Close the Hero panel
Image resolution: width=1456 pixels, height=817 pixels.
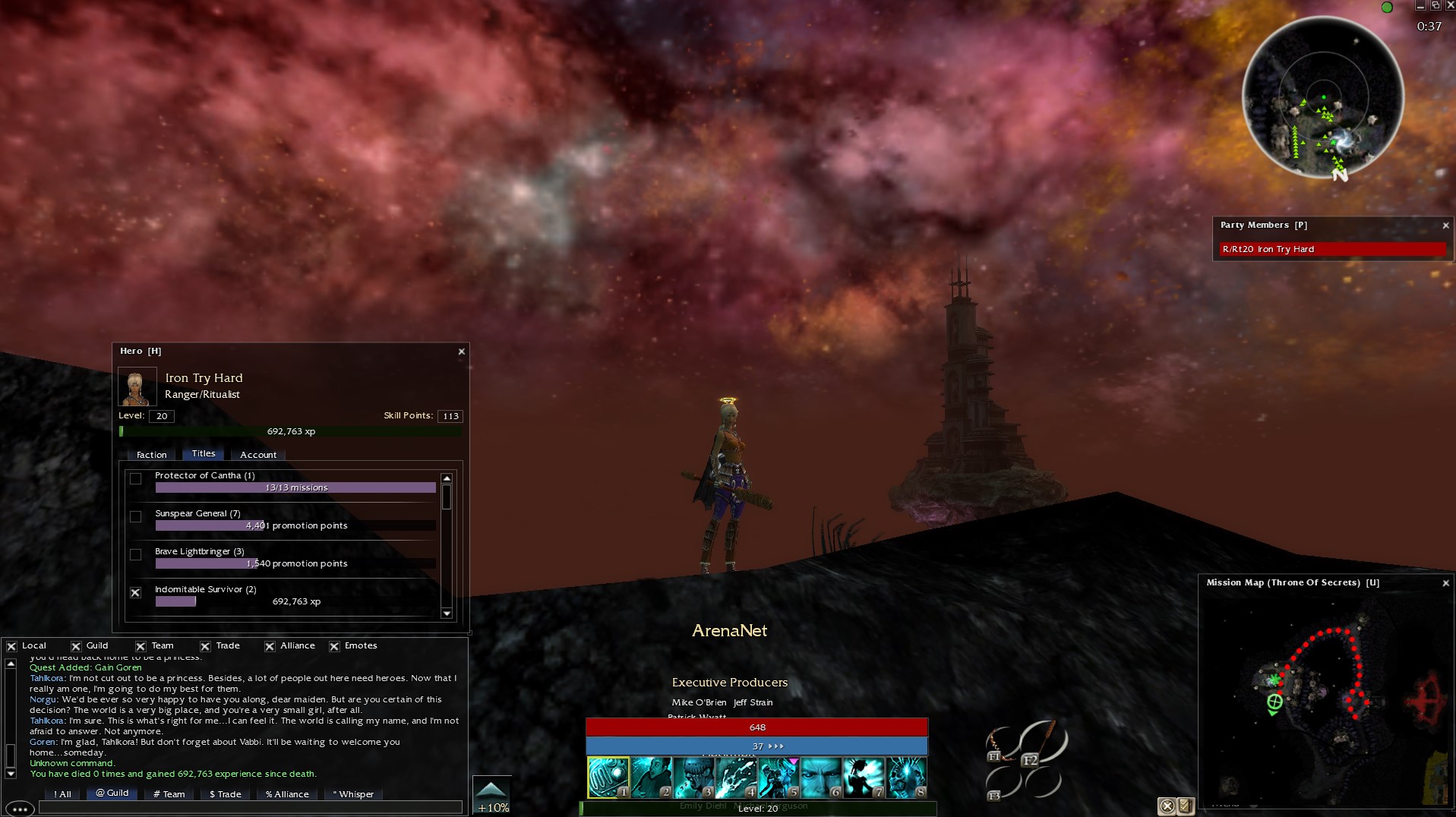[461, 352]
